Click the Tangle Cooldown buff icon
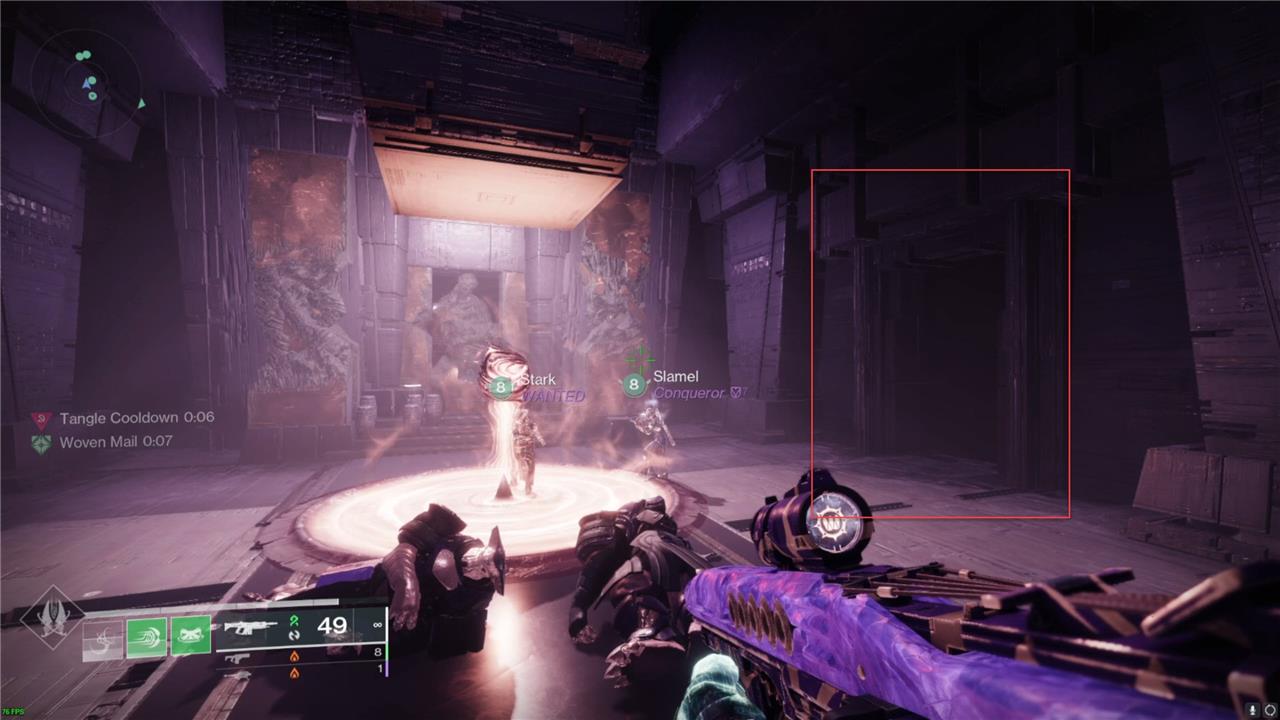This screenshot has height=720, width=1280. 41,419
